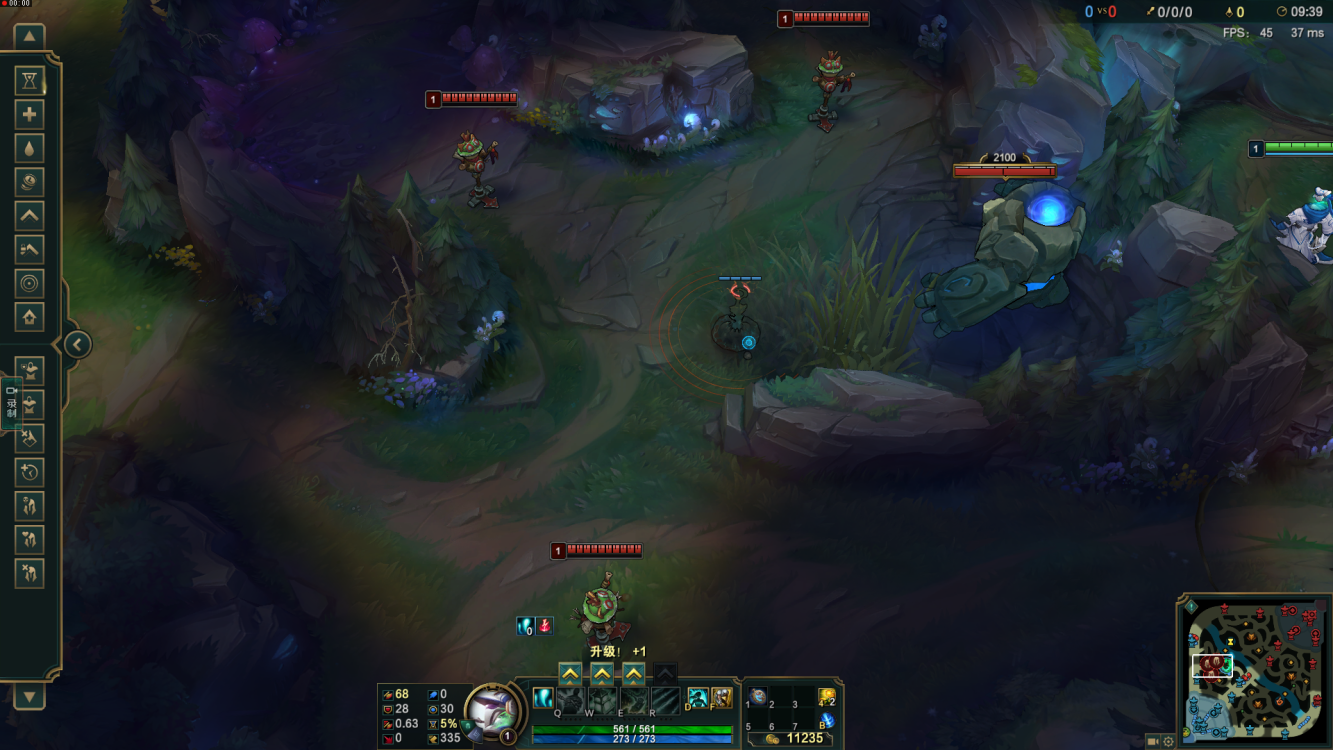Image resolution: width=1333 pixels, height=750 pixels.
Task: Level up the Q ability
Action: (570, 673)
